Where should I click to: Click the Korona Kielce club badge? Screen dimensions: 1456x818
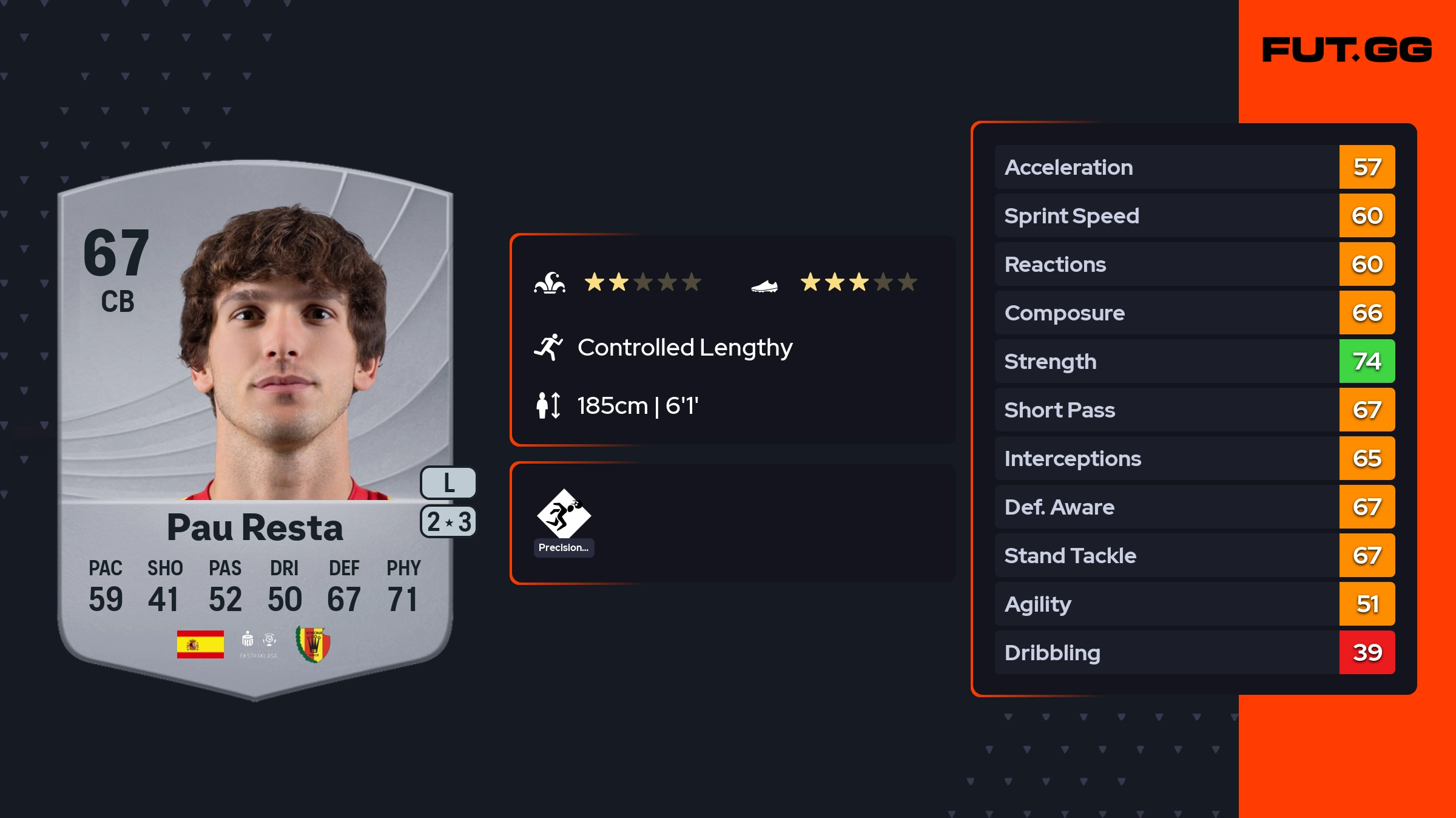313,644
